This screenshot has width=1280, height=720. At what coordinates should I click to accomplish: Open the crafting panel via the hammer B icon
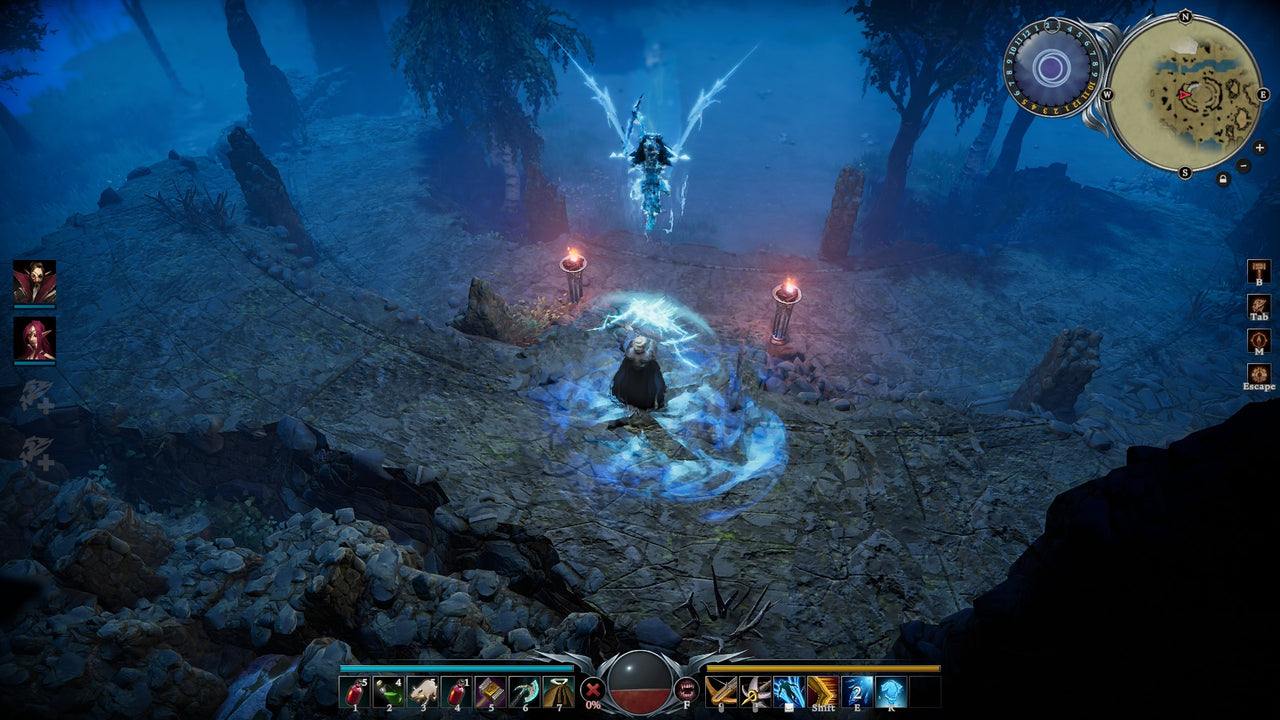pyautogui.click(x=1261, y=272)
